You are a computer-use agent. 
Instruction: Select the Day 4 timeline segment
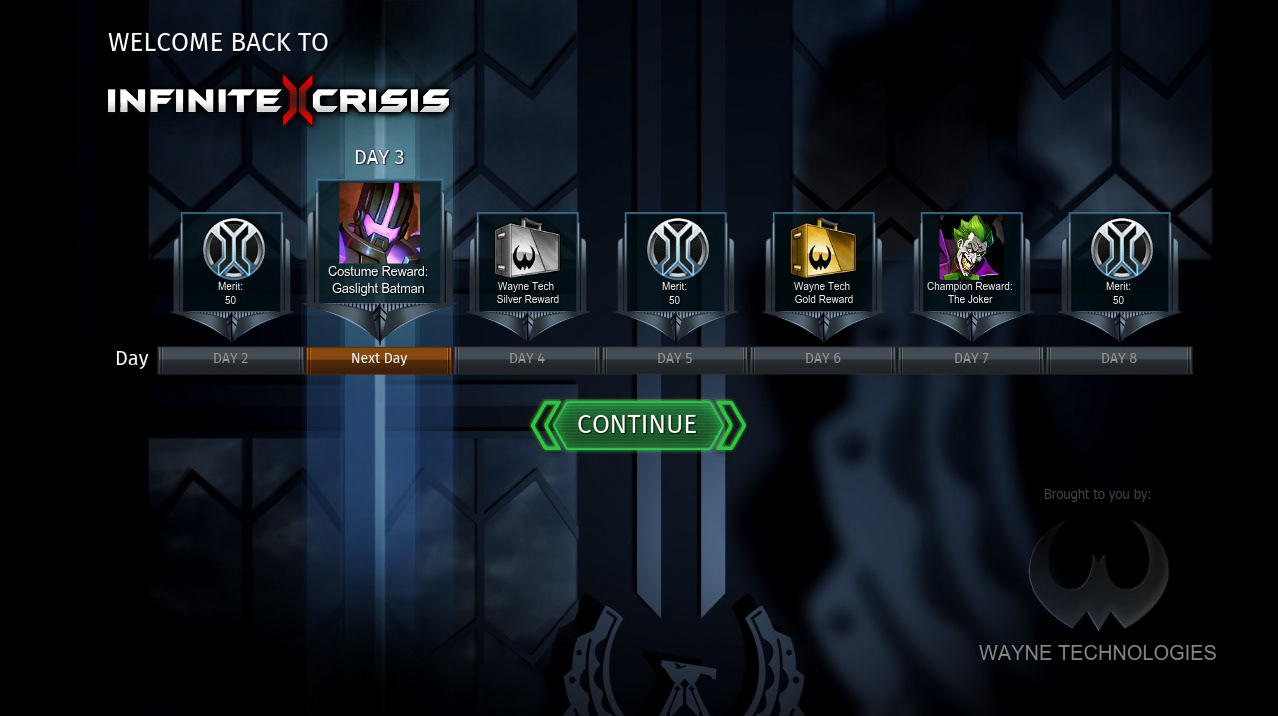coord(527,359)
